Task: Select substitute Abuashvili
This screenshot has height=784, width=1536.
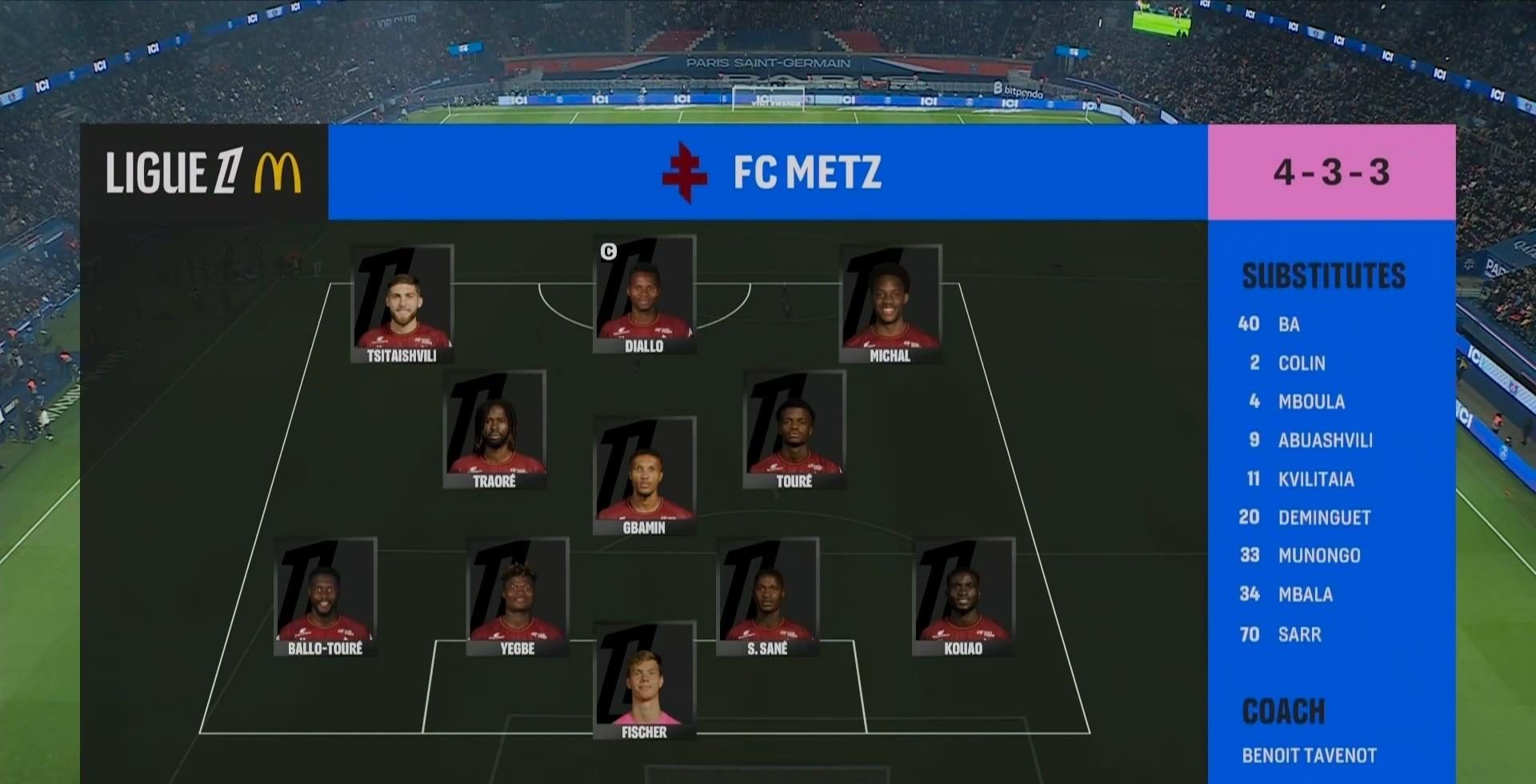Action: point(1325,440)
